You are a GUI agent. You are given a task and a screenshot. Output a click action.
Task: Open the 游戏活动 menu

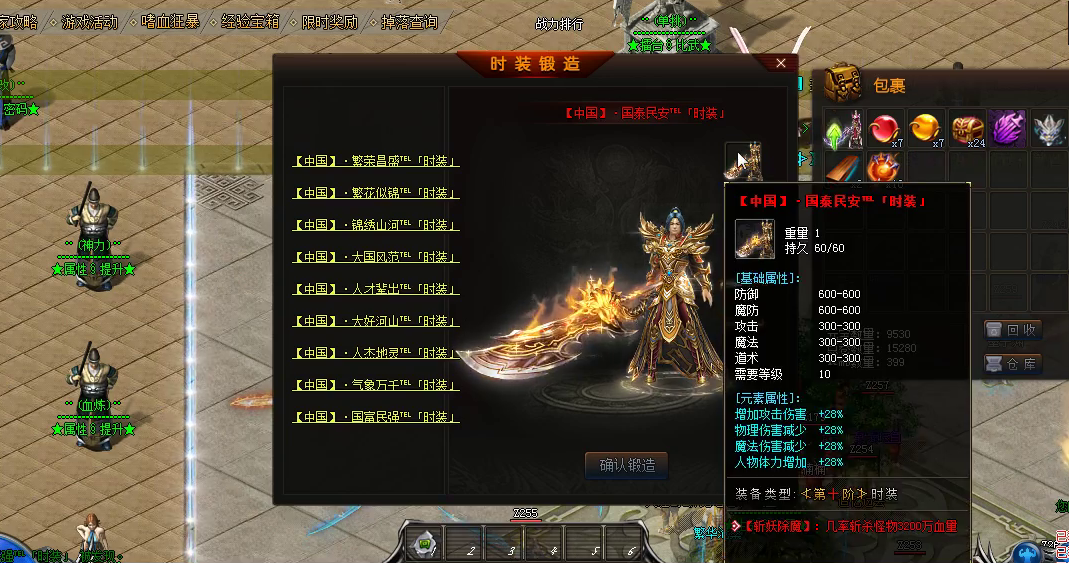click(x=89, y=21)
